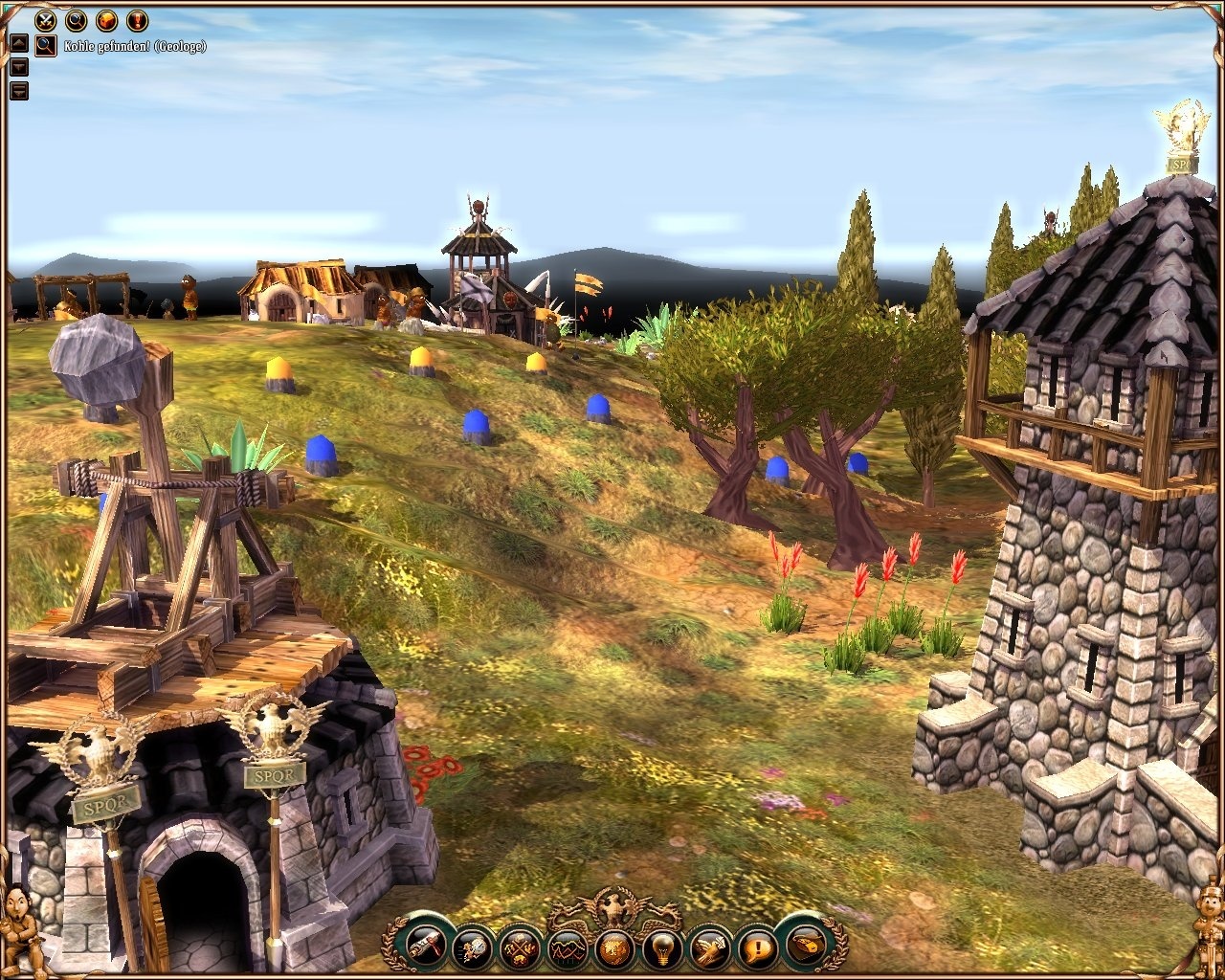Toggle the crossed swords message filter

coord(45,19)
